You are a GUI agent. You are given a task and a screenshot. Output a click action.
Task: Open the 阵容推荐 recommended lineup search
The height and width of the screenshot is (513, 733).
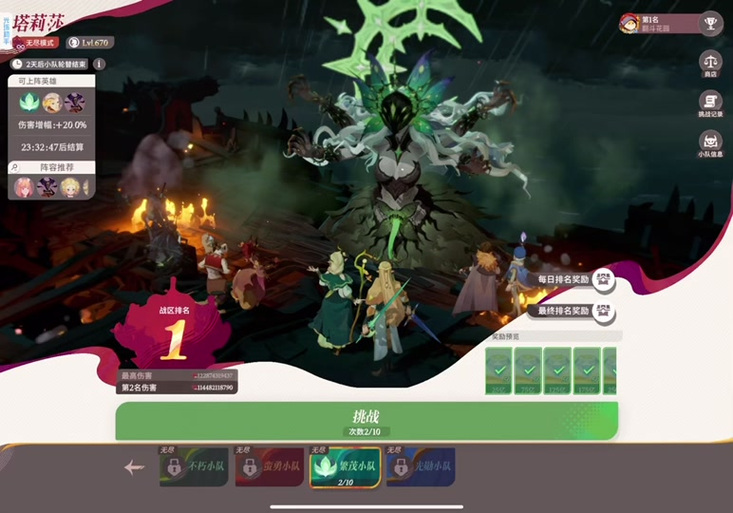tap(15, 167)
